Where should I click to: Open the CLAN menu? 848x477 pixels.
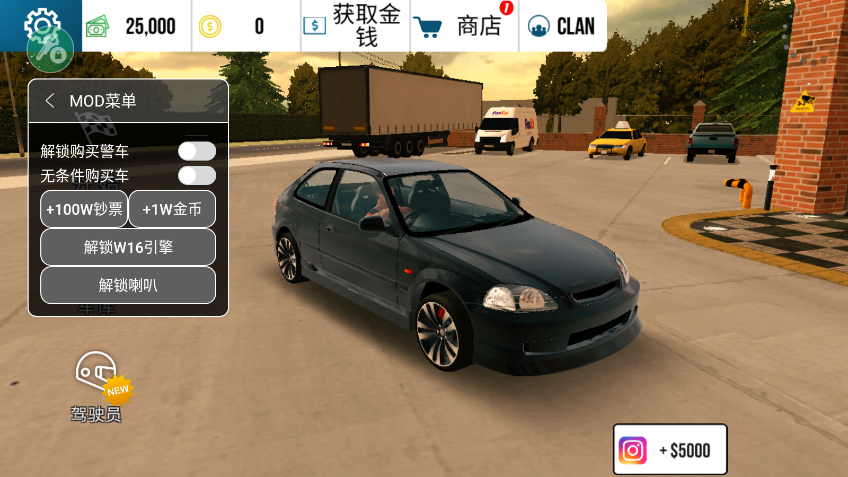pos(561,26)
